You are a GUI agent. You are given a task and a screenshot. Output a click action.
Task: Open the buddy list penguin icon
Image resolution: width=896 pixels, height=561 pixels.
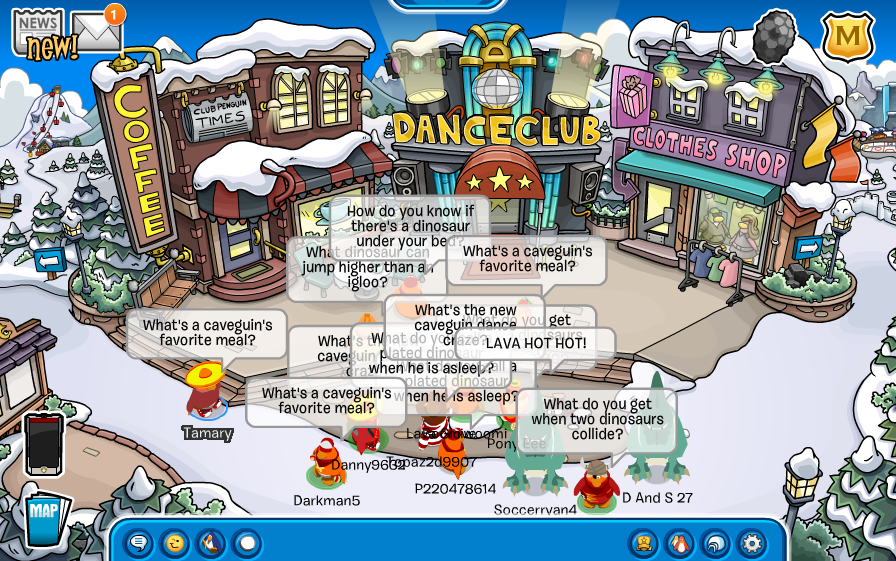pos(680,543)
